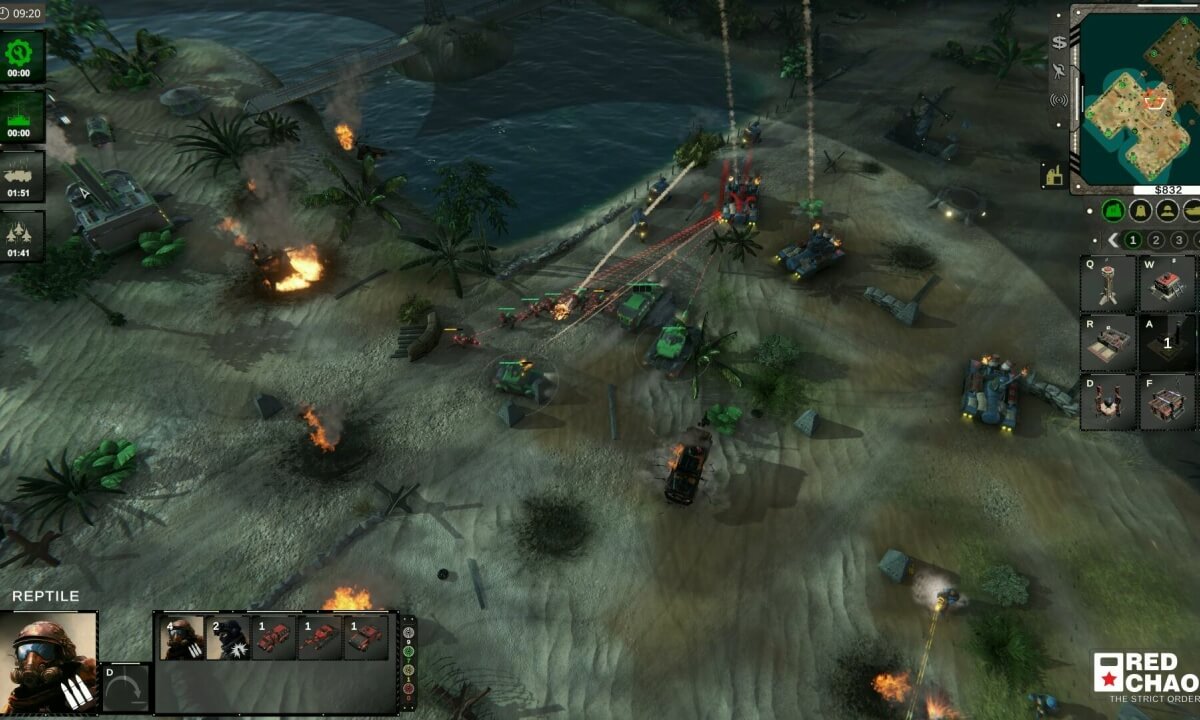Select production queue page 2
Screen dimensions: 1200x720
click(x=1156, y=240)
